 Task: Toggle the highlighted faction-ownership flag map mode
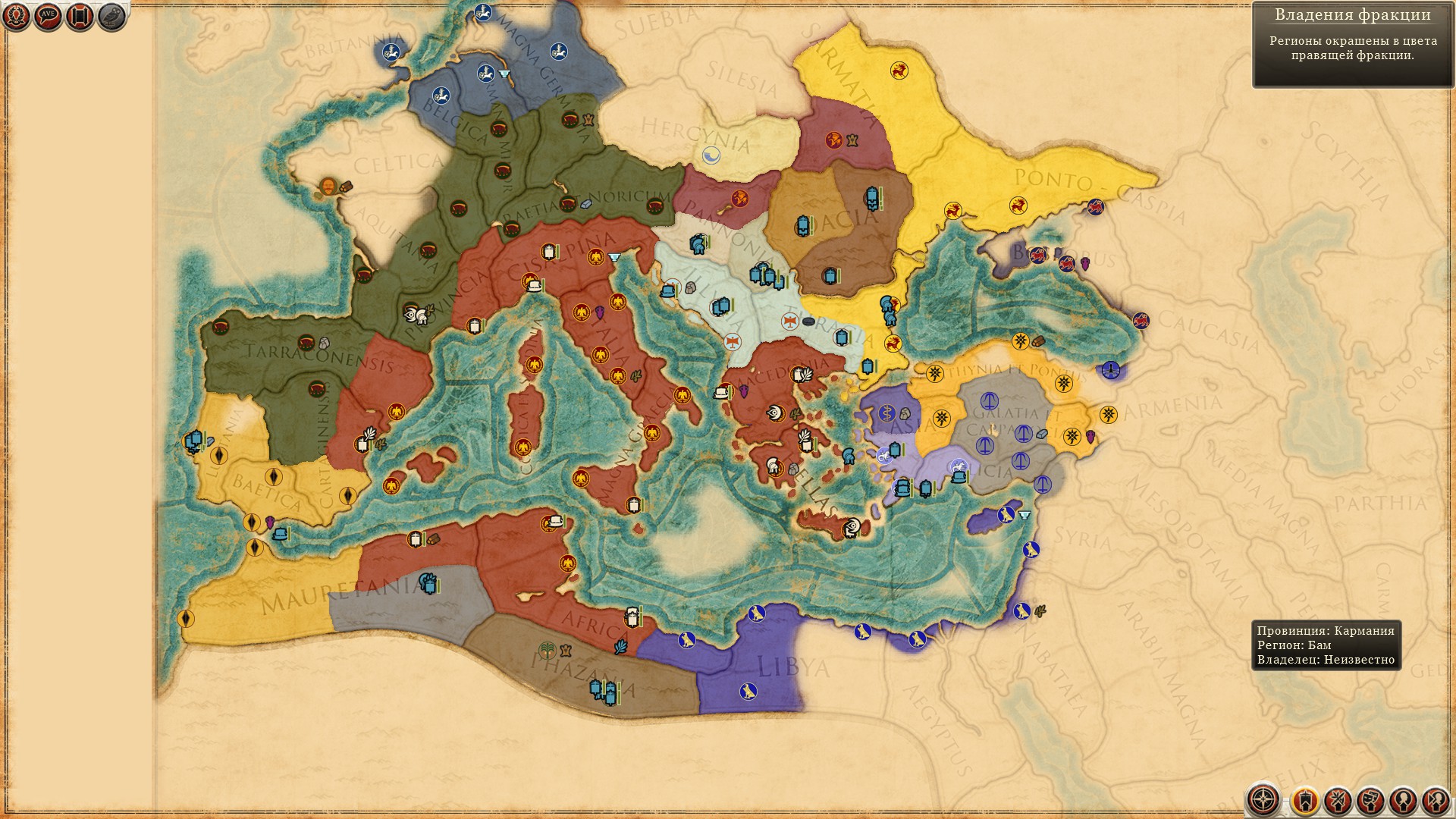(1307, 799)
